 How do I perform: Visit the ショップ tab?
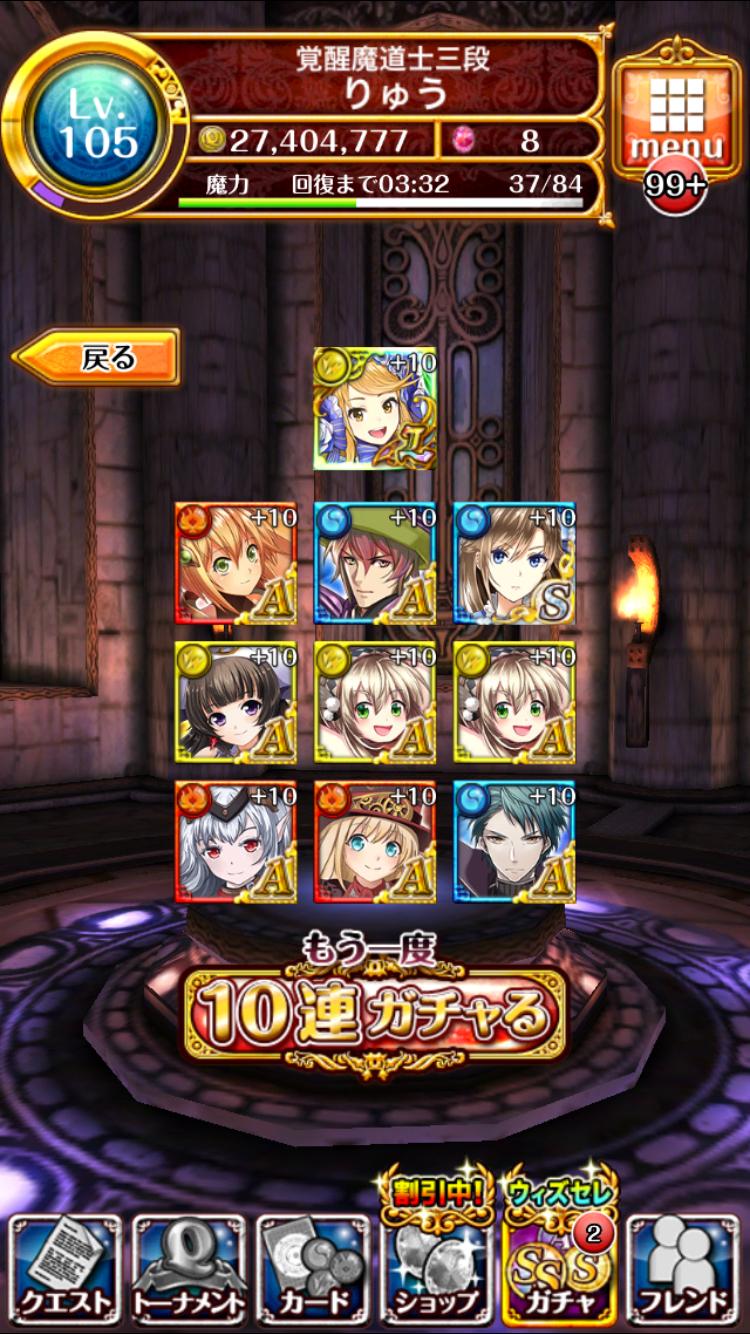point(437,1270)
